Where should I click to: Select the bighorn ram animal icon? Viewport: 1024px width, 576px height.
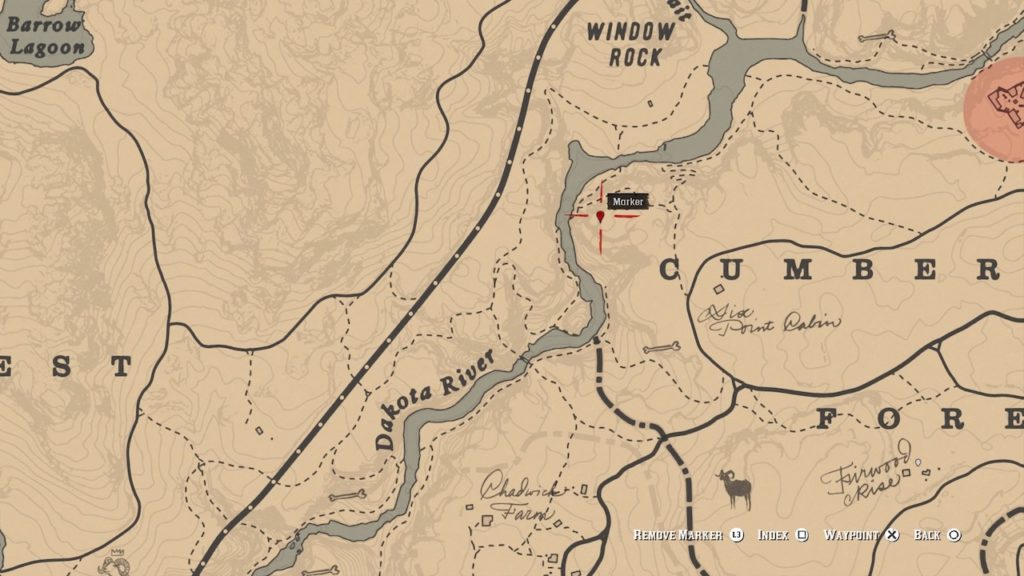pos(735,489)
